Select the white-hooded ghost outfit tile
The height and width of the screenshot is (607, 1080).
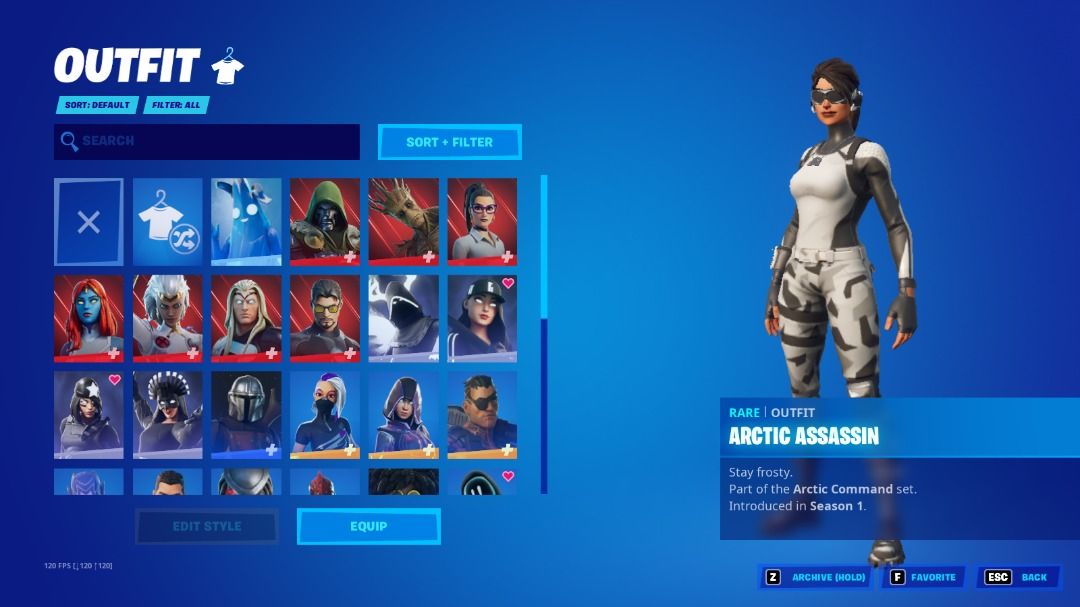403,319
